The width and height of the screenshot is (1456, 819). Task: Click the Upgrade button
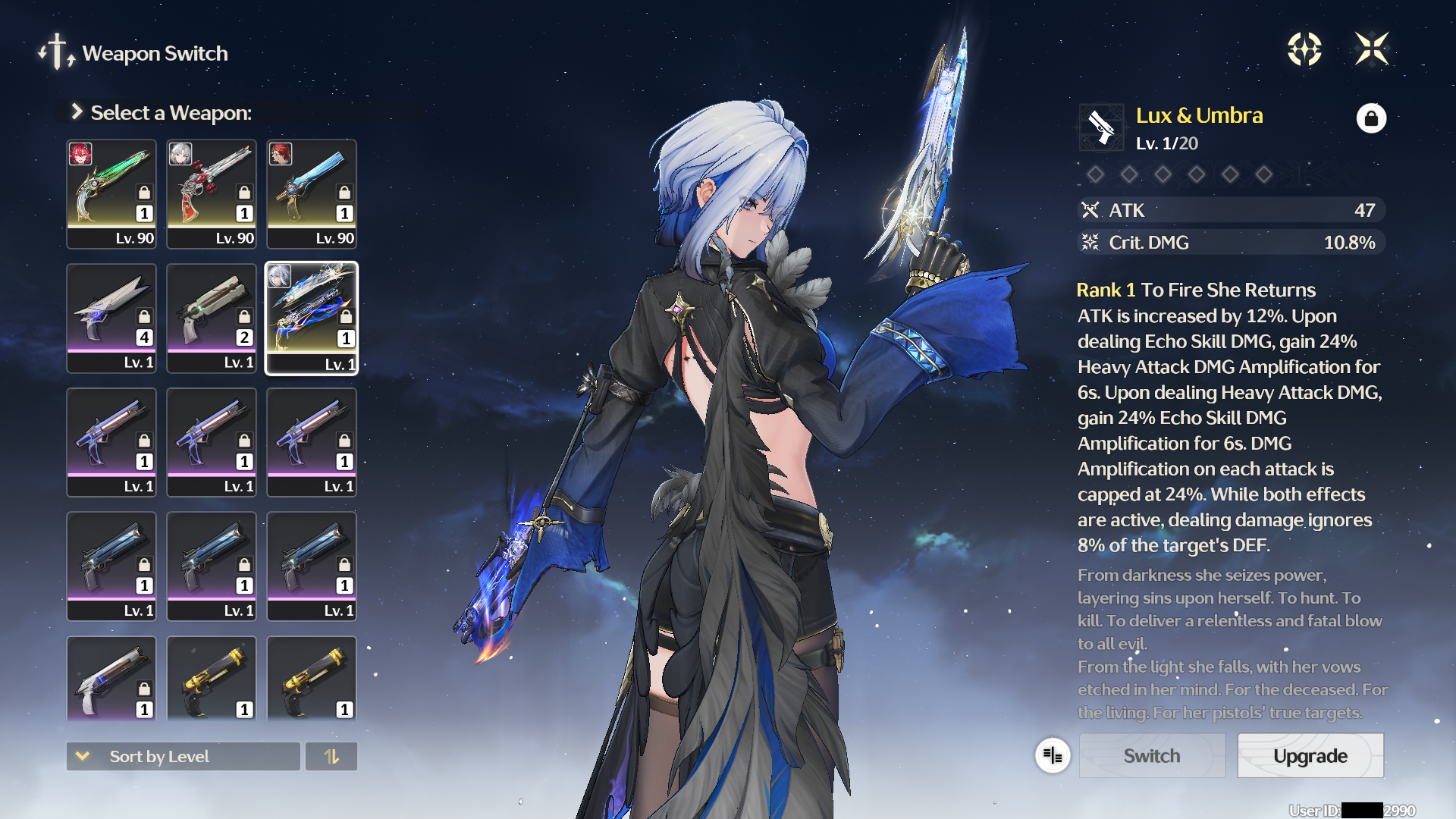click(x=1310, y=755)
